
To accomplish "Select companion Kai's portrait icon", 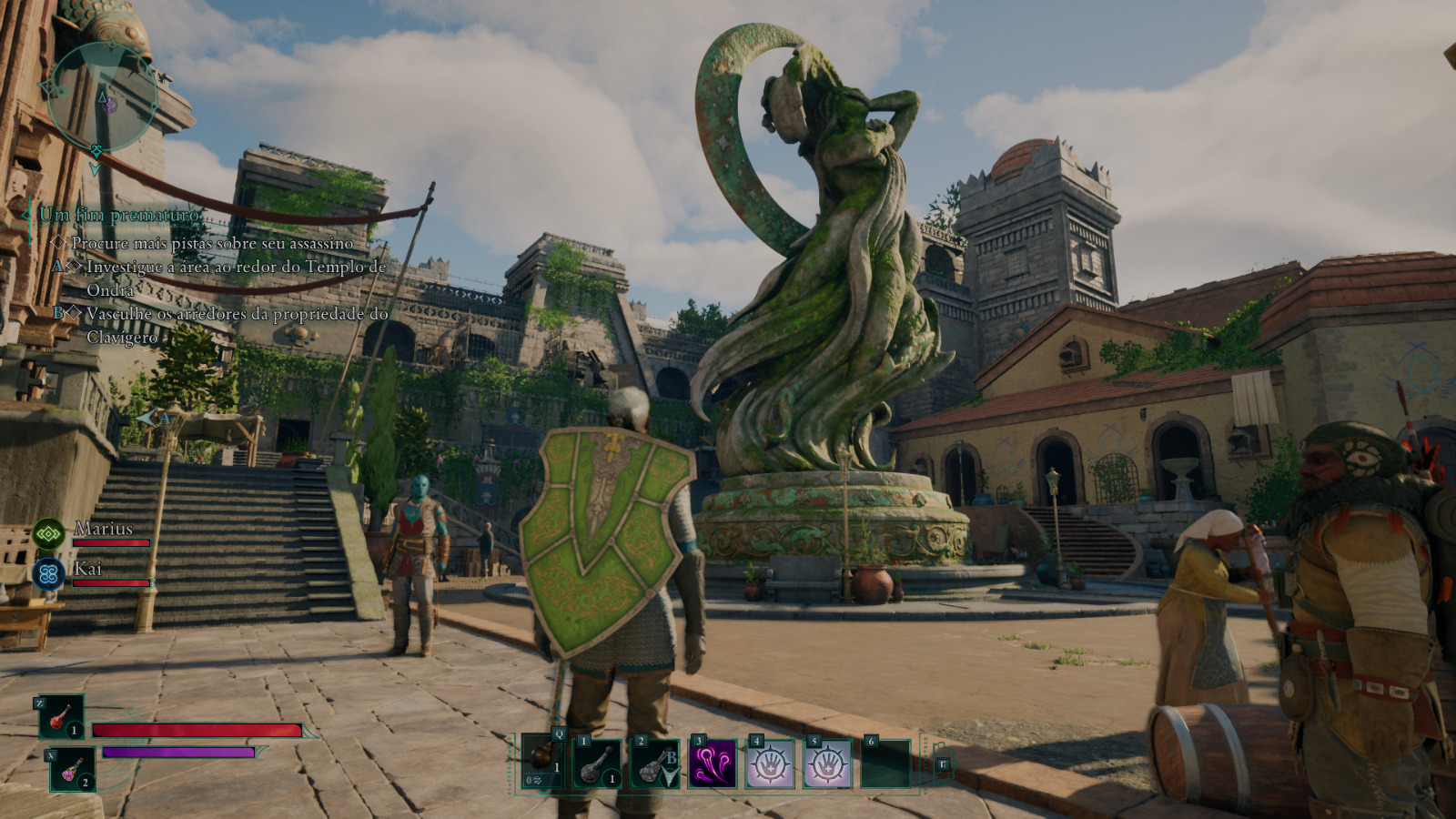I will coord(48,573).
